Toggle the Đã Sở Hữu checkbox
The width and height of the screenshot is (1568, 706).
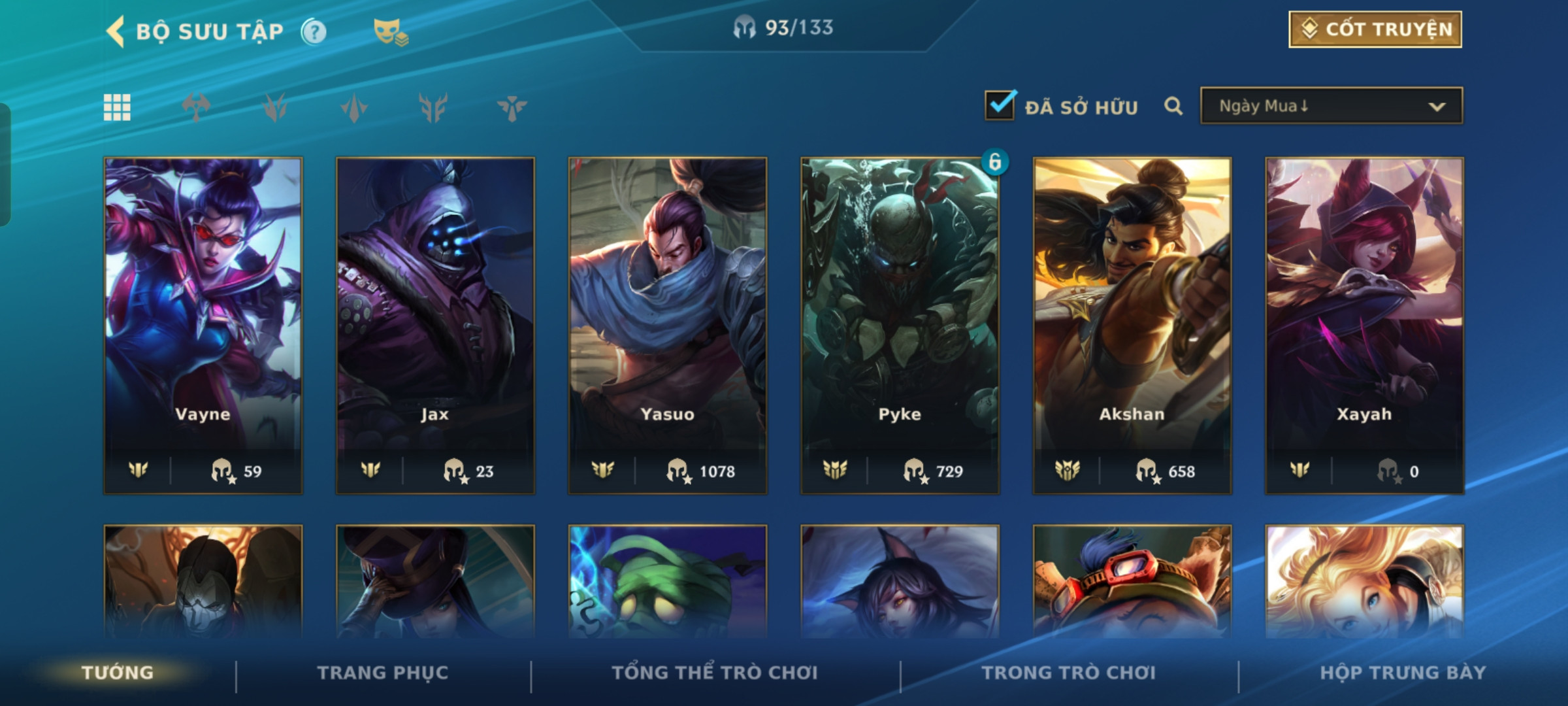(1000, 106)
